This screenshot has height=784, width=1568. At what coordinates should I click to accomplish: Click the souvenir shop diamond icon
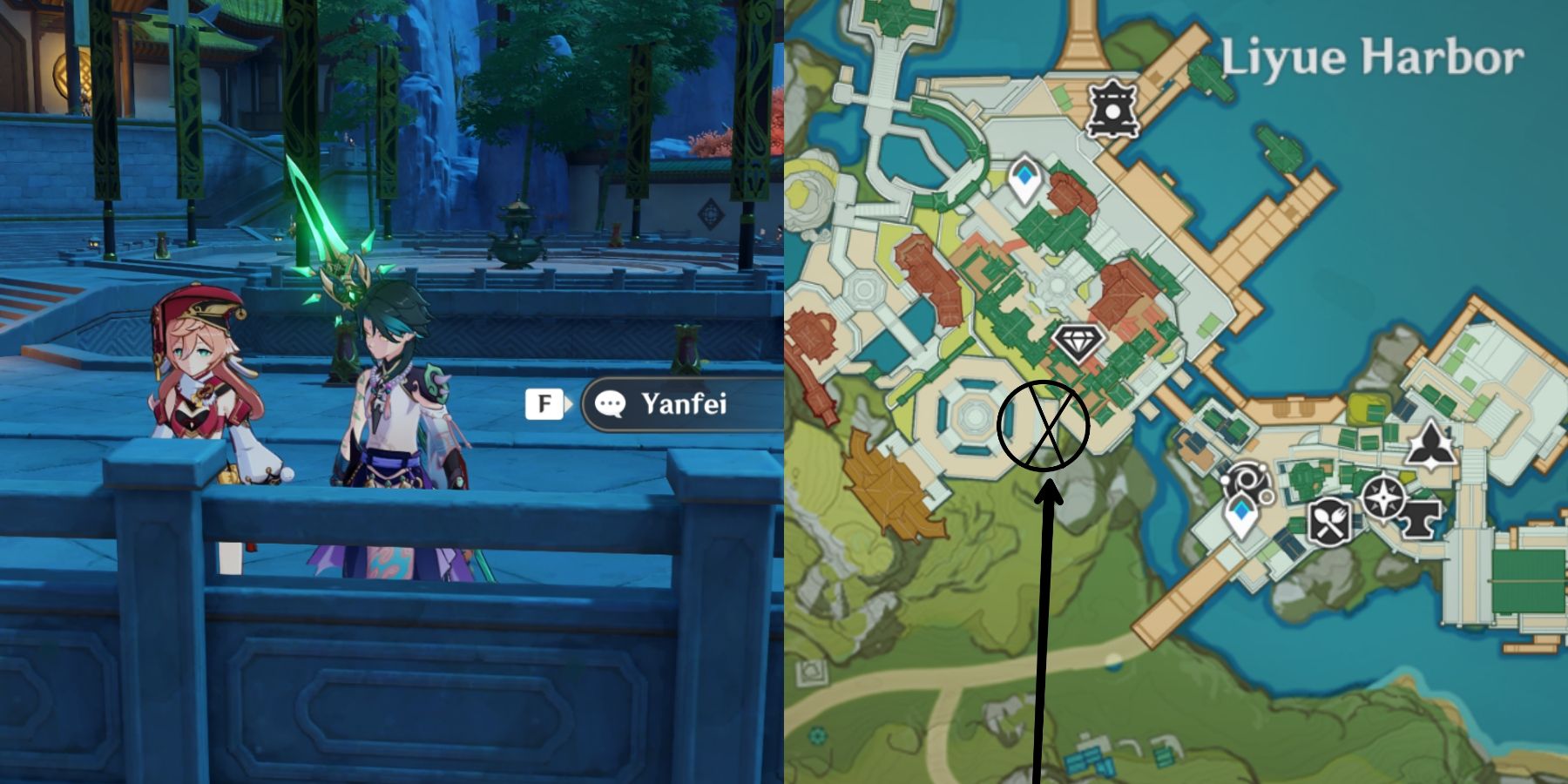1078,343
